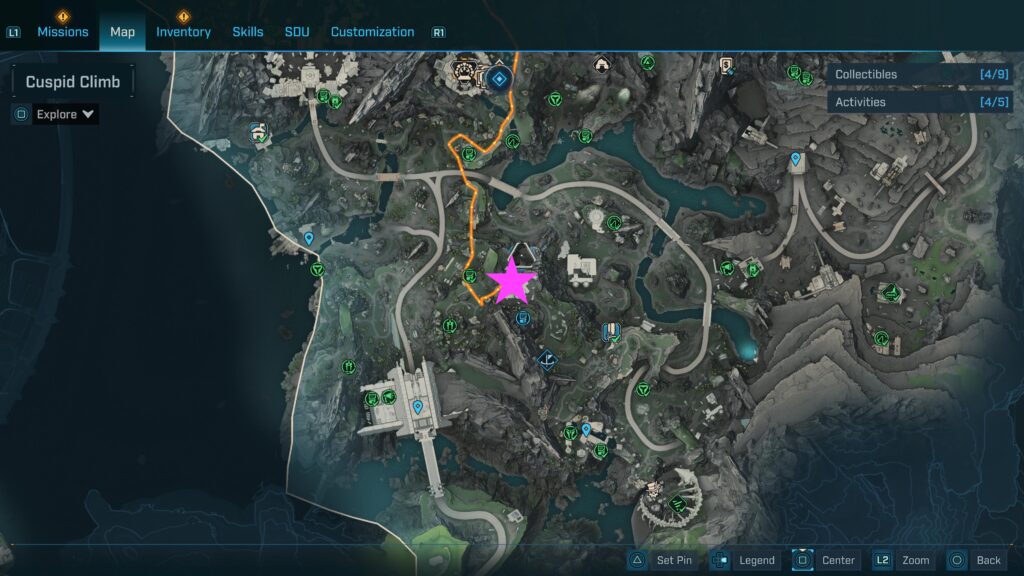This screenshot has height=576, width=1024.
Task: Go to the Skills tab
Action: point(248,32)
